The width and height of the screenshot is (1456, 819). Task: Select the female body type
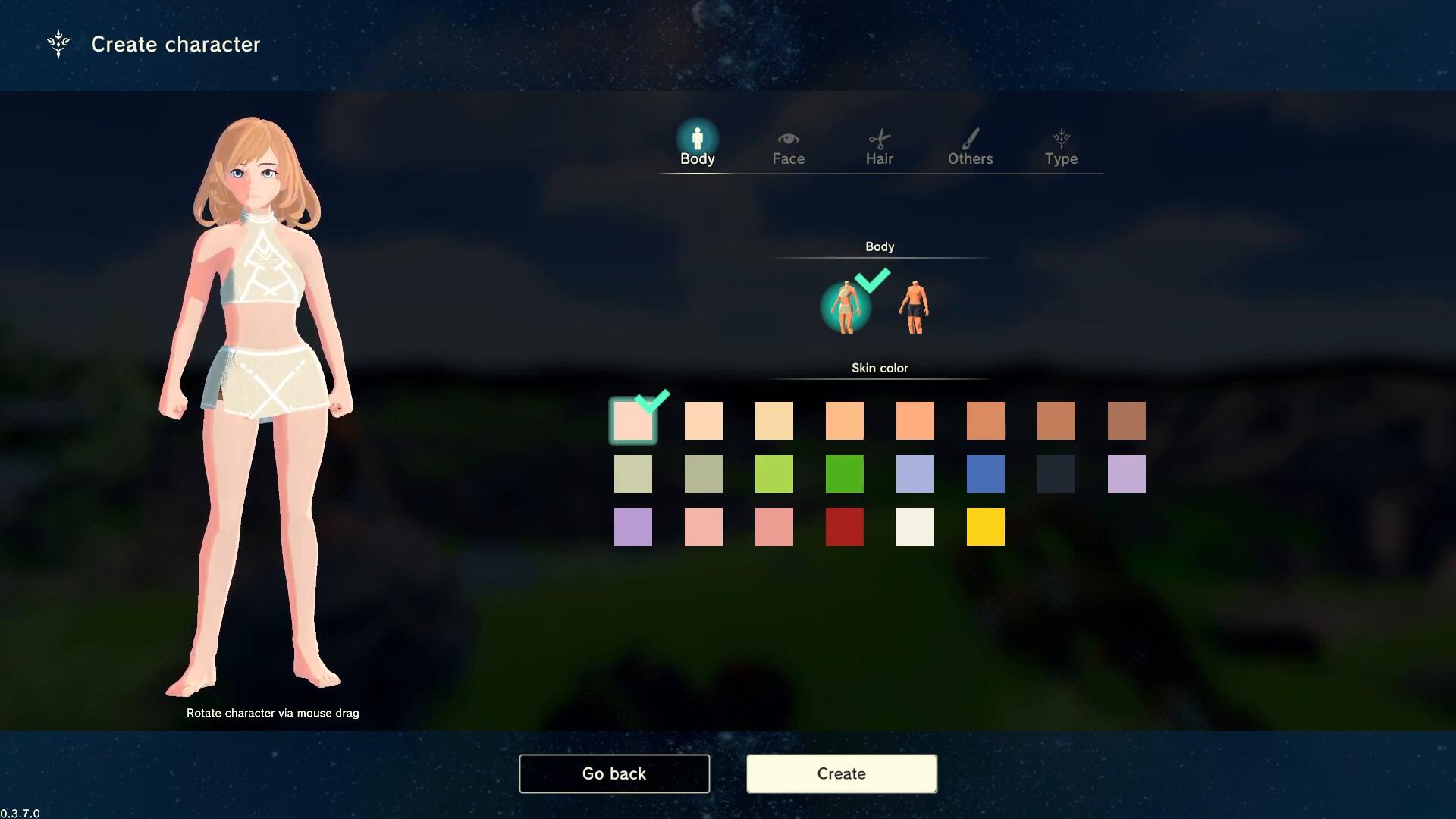point(846,307)
